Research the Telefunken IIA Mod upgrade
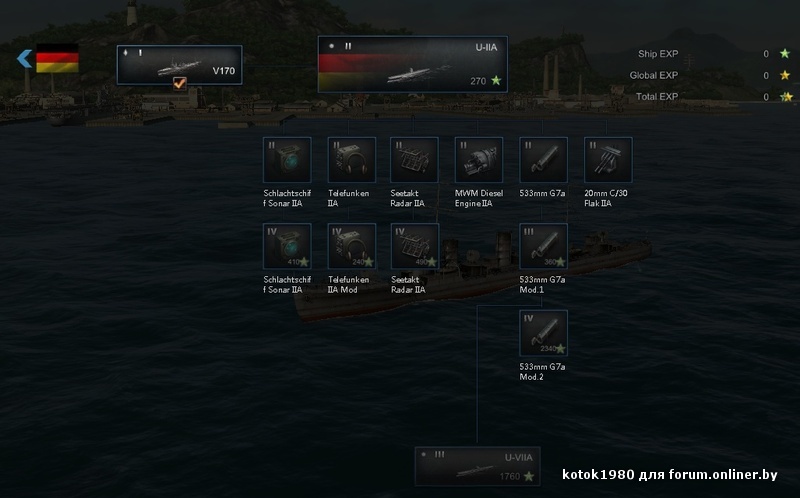800x498 pixels. [352, 246]
